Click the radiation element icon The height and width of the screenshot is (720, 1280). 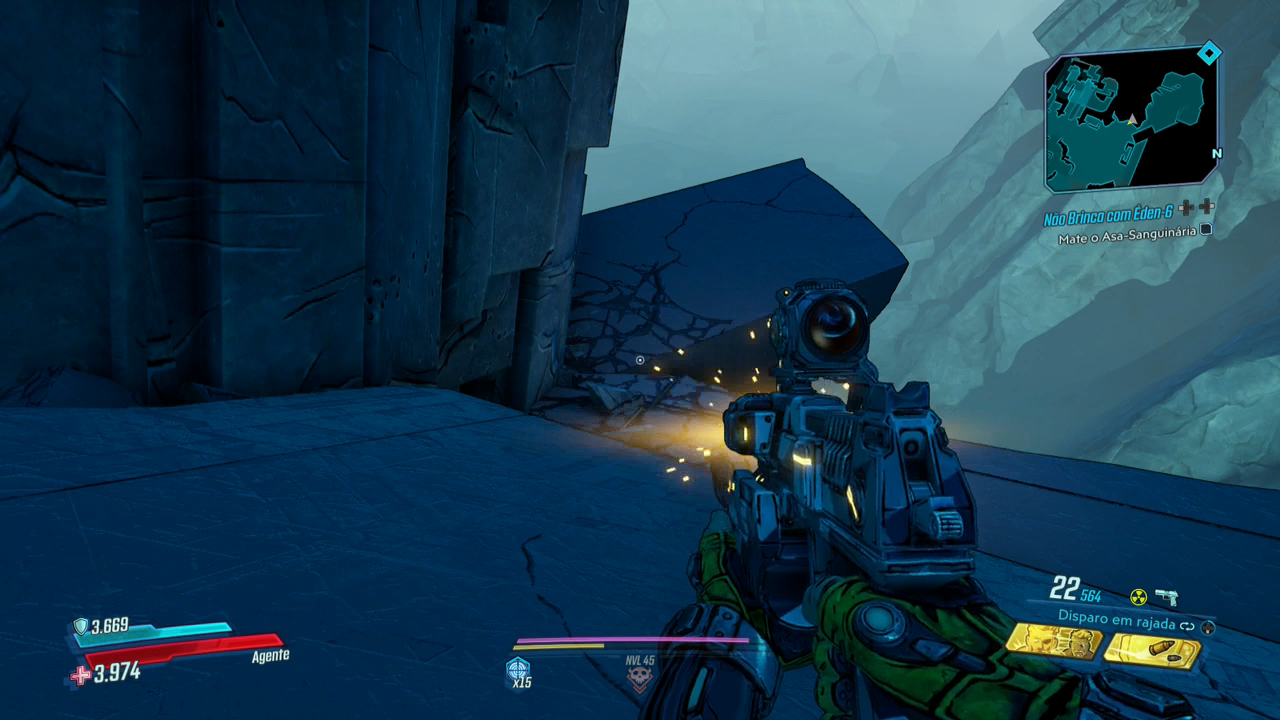point(1138,597)
